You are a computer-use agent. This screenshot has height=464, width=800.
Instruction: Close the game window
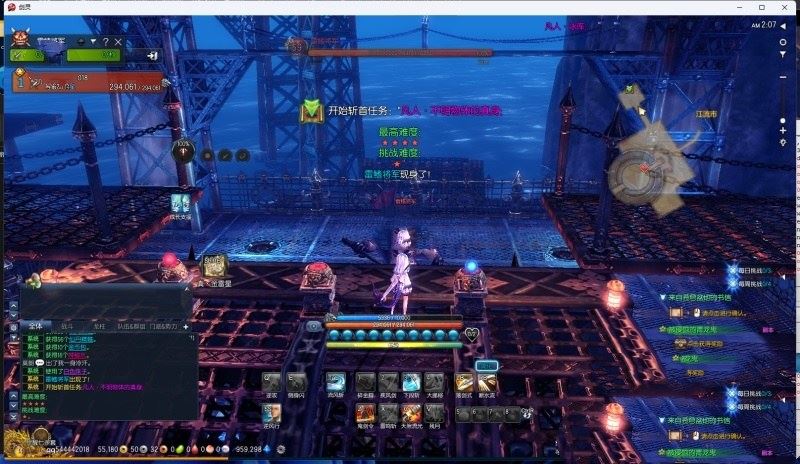tap(787, 7)
